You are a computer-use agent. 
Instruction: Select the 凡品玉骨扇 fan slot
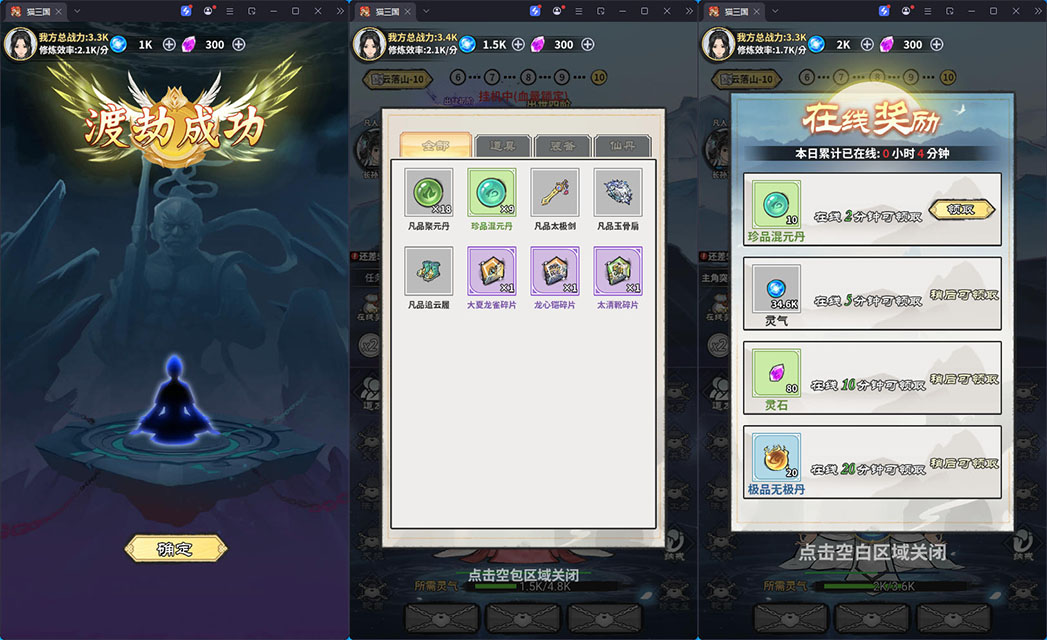[x=618, y=192]
